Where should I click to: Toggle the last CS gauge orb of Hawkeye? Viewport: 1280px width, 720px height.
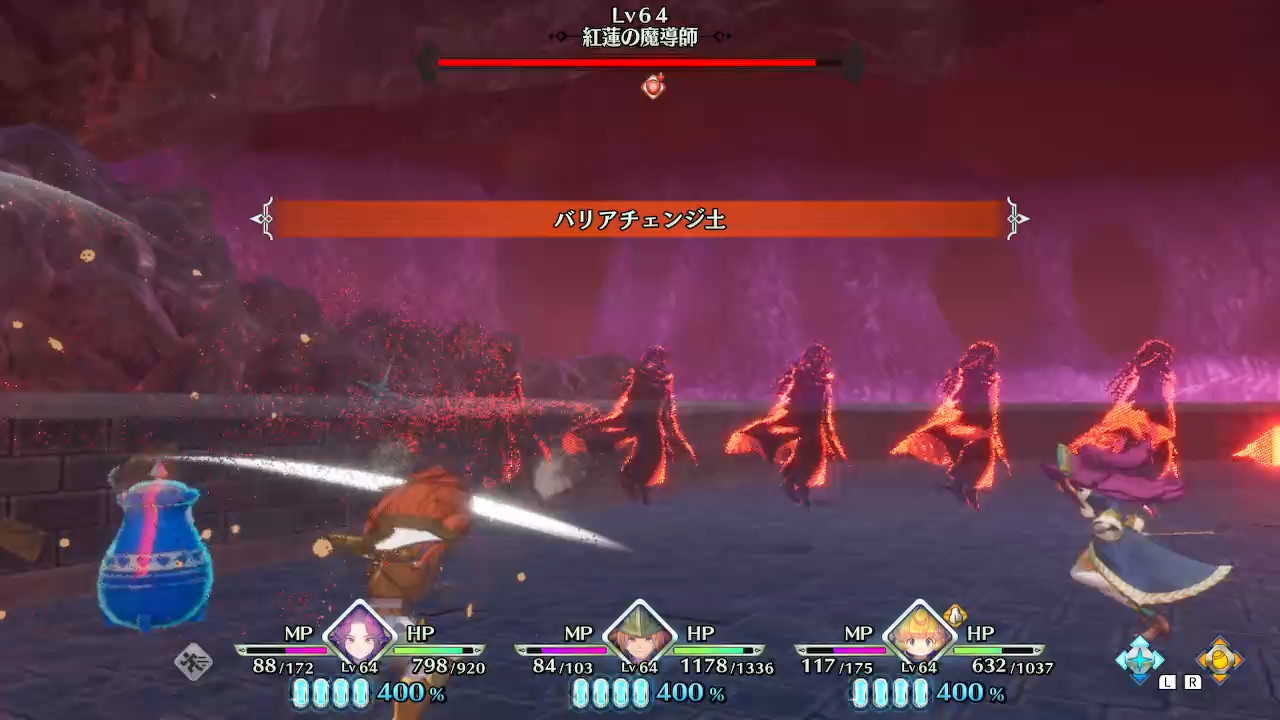pyautogui.click(x=640, y=693)
